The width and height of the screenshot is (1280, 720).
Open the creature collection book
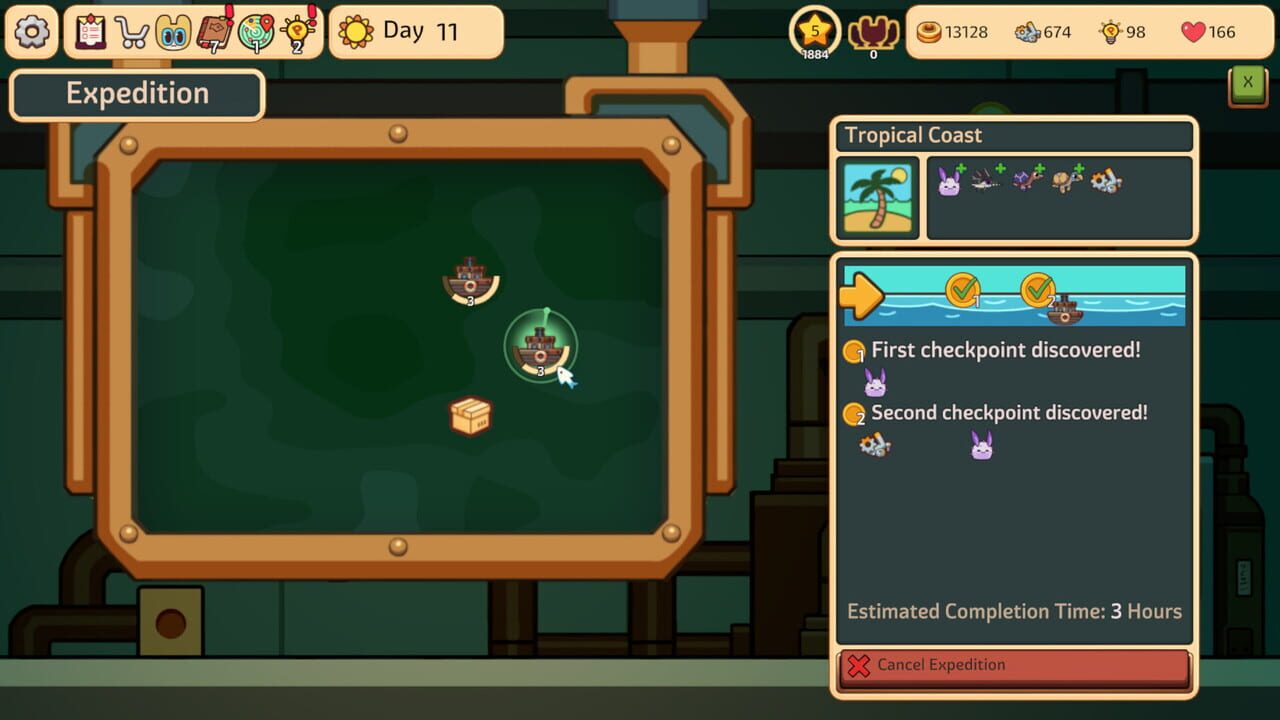(170, 31)
